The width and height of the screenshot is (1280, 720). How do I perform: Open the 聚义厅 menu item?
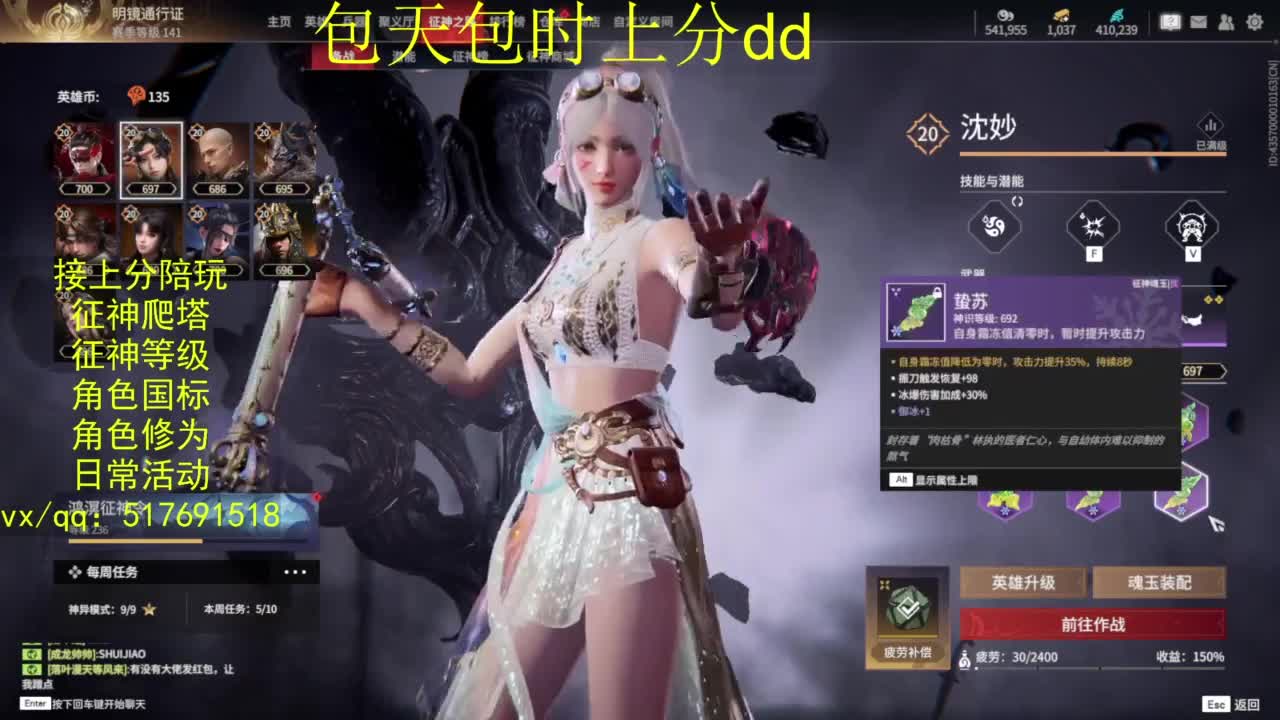tap(397, 22)
